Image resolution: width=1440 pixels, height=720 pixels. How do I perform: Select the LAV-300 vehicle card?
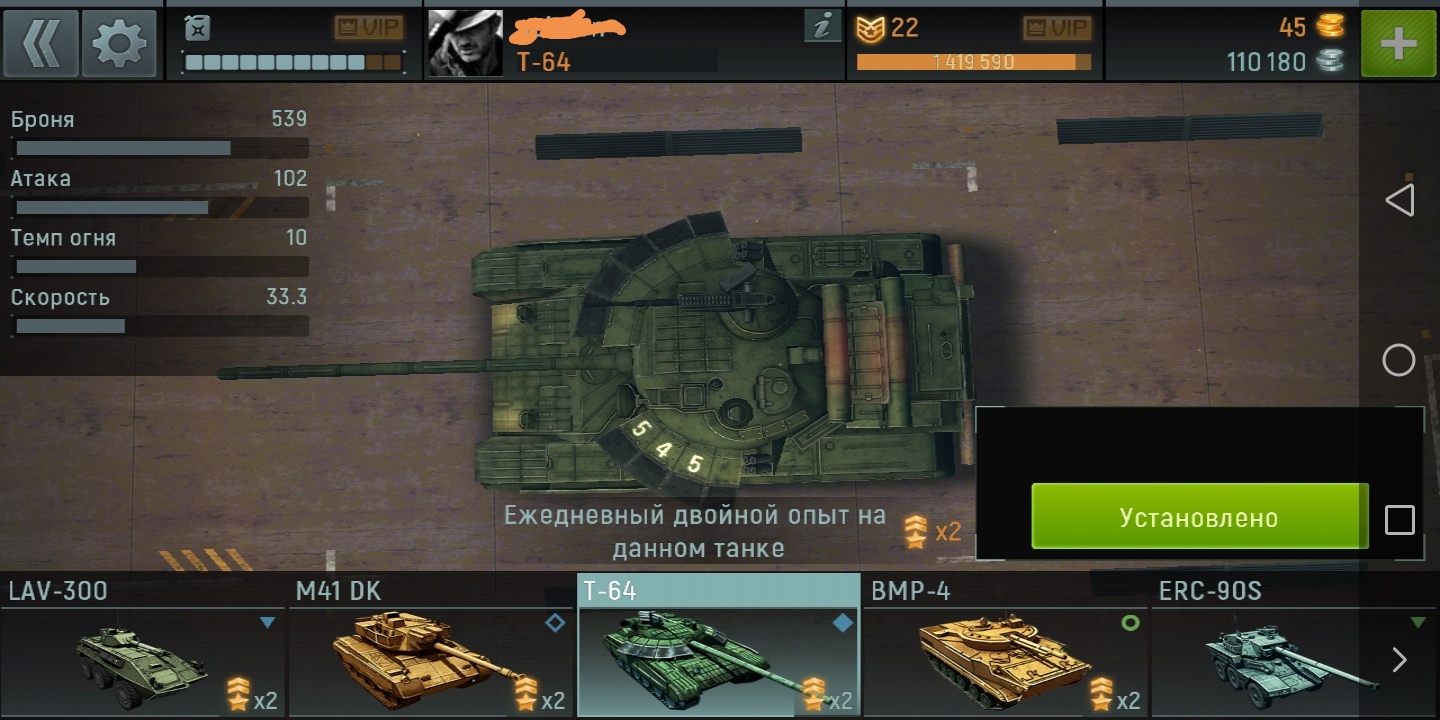coord(142,645)
